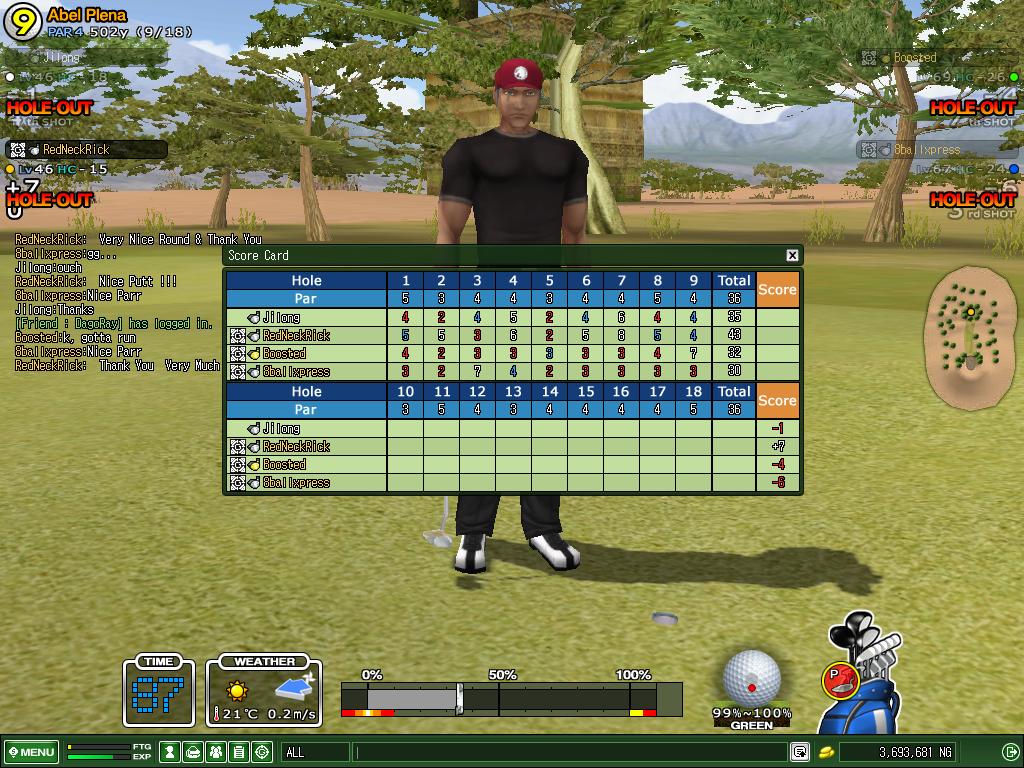Screen dimensions: 1024x768
Task: Click the target crosshair toolbar icon
Action: point(262,752)
